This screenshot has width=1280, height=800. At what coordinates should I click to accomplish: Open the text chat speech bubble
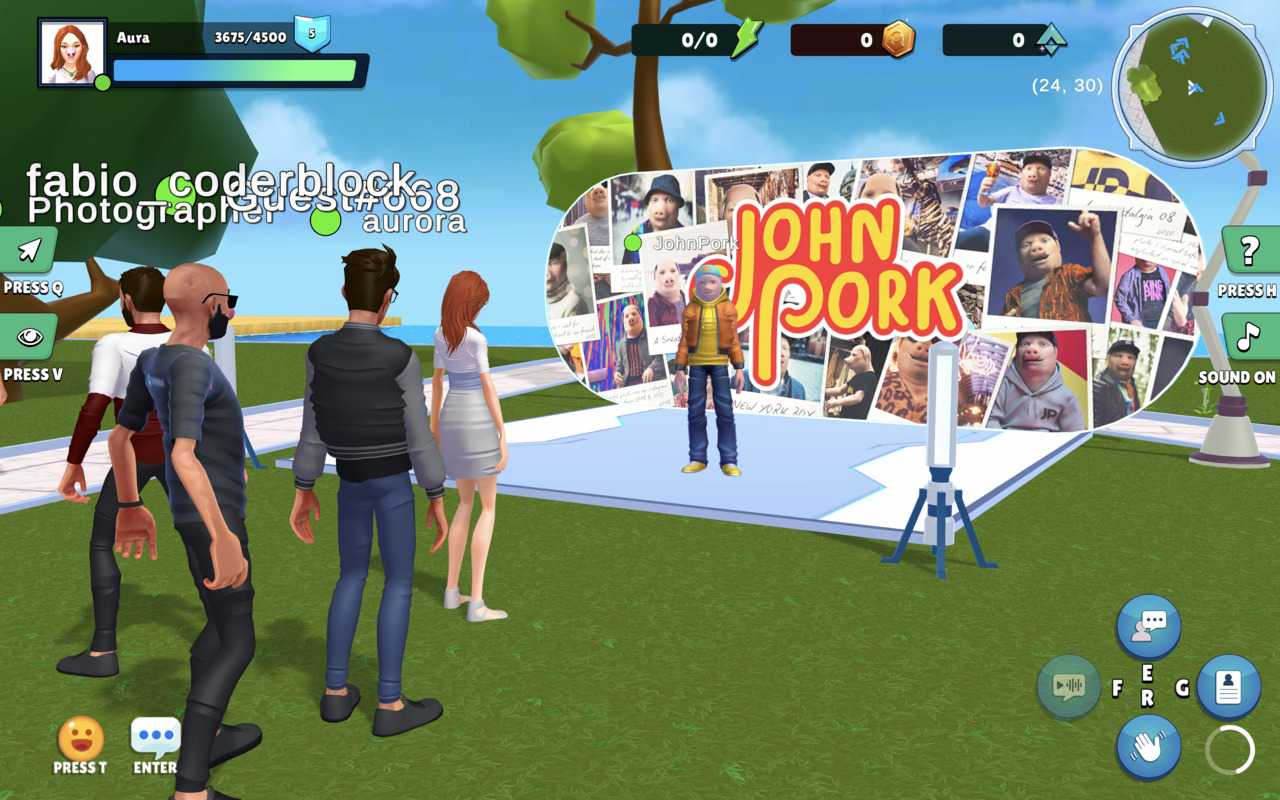pyautogui.click(x=156, y=738)
